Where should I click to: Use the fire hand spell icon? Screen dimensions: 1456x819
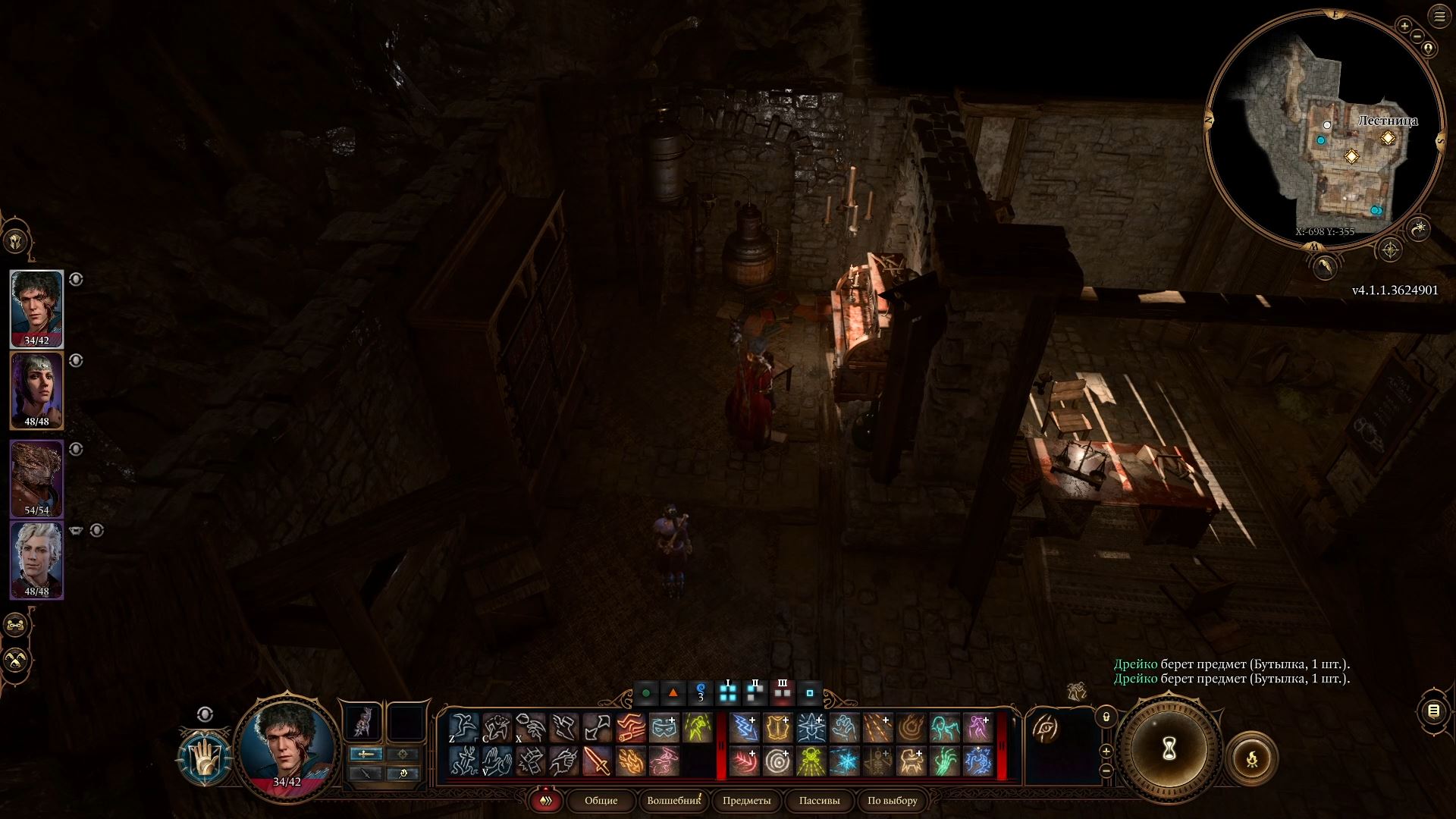[x=630, y=761]
